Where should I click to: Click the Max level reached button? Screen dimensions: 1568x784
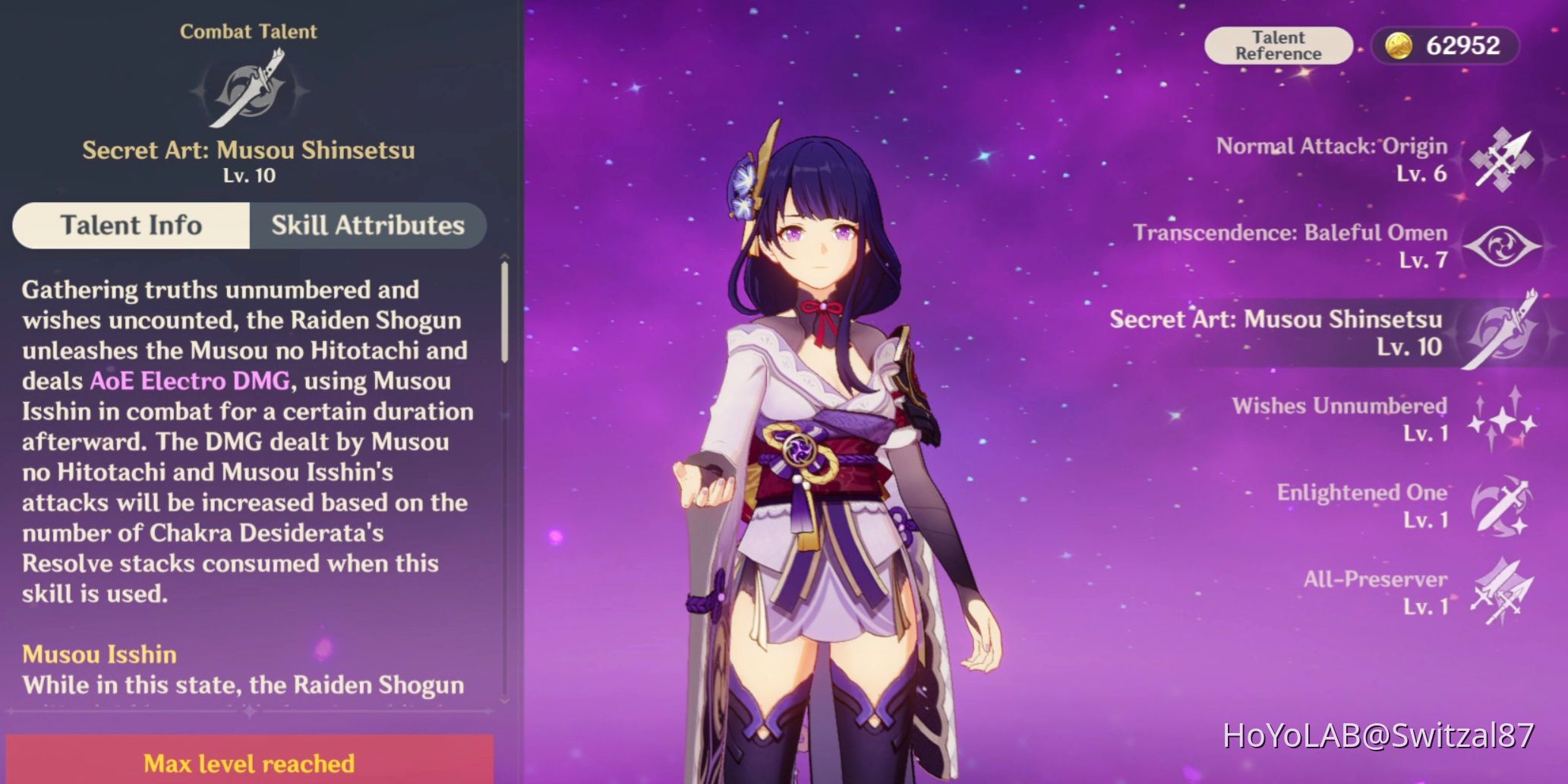248,763
